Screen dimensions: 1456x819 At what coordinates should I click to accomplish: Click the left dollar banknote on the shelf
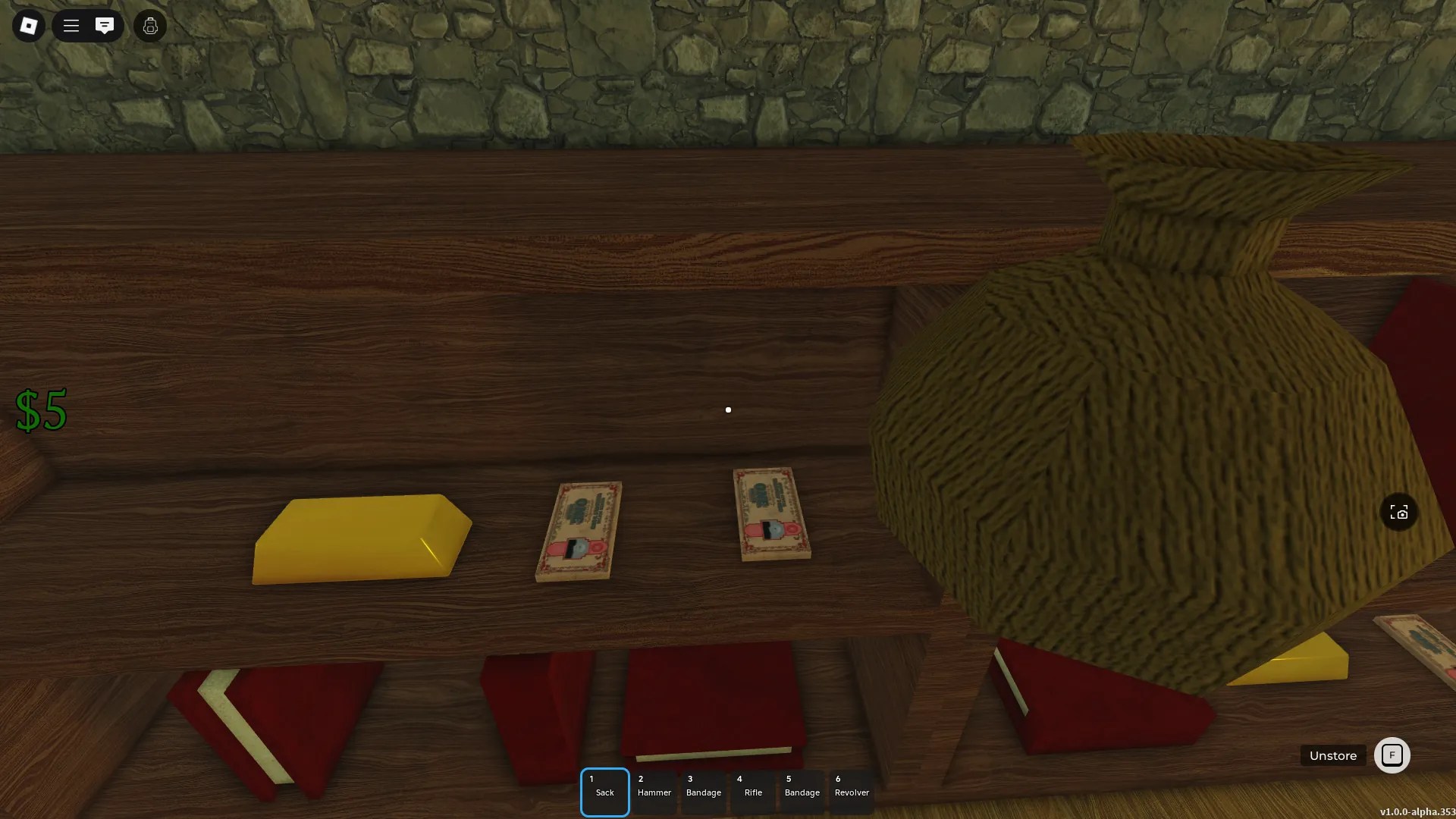(x=578, y=527)
